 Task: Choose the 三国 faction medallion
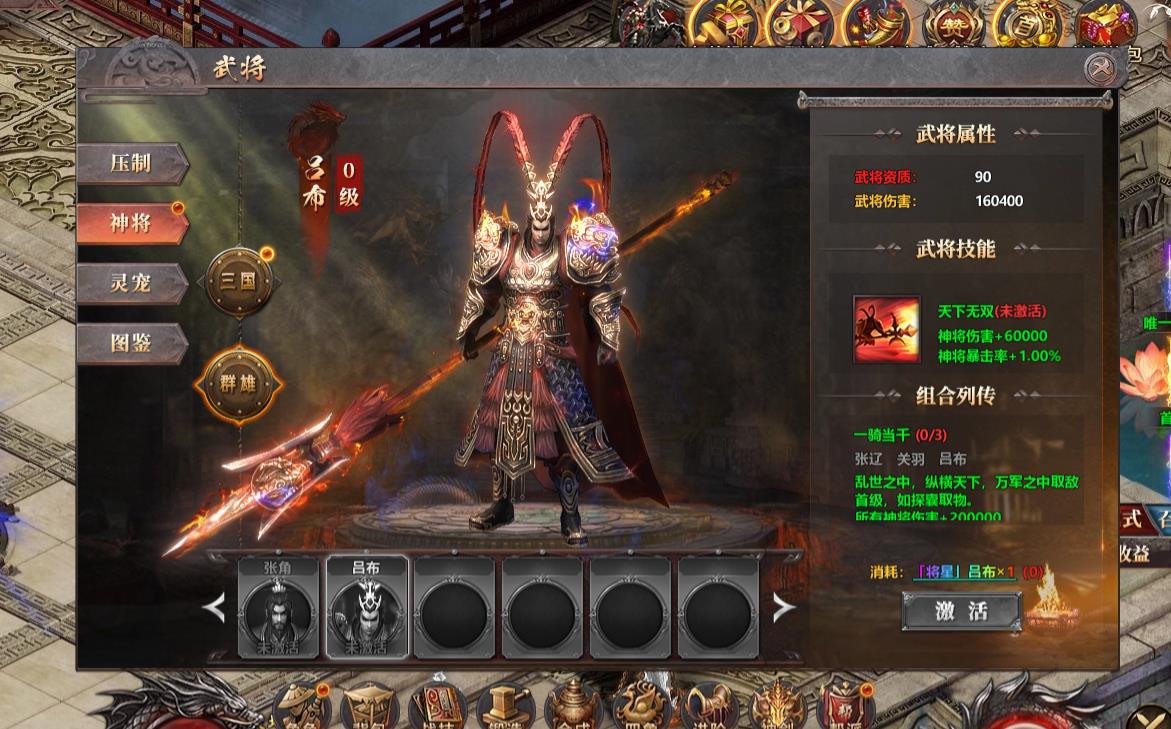point(239,281)
